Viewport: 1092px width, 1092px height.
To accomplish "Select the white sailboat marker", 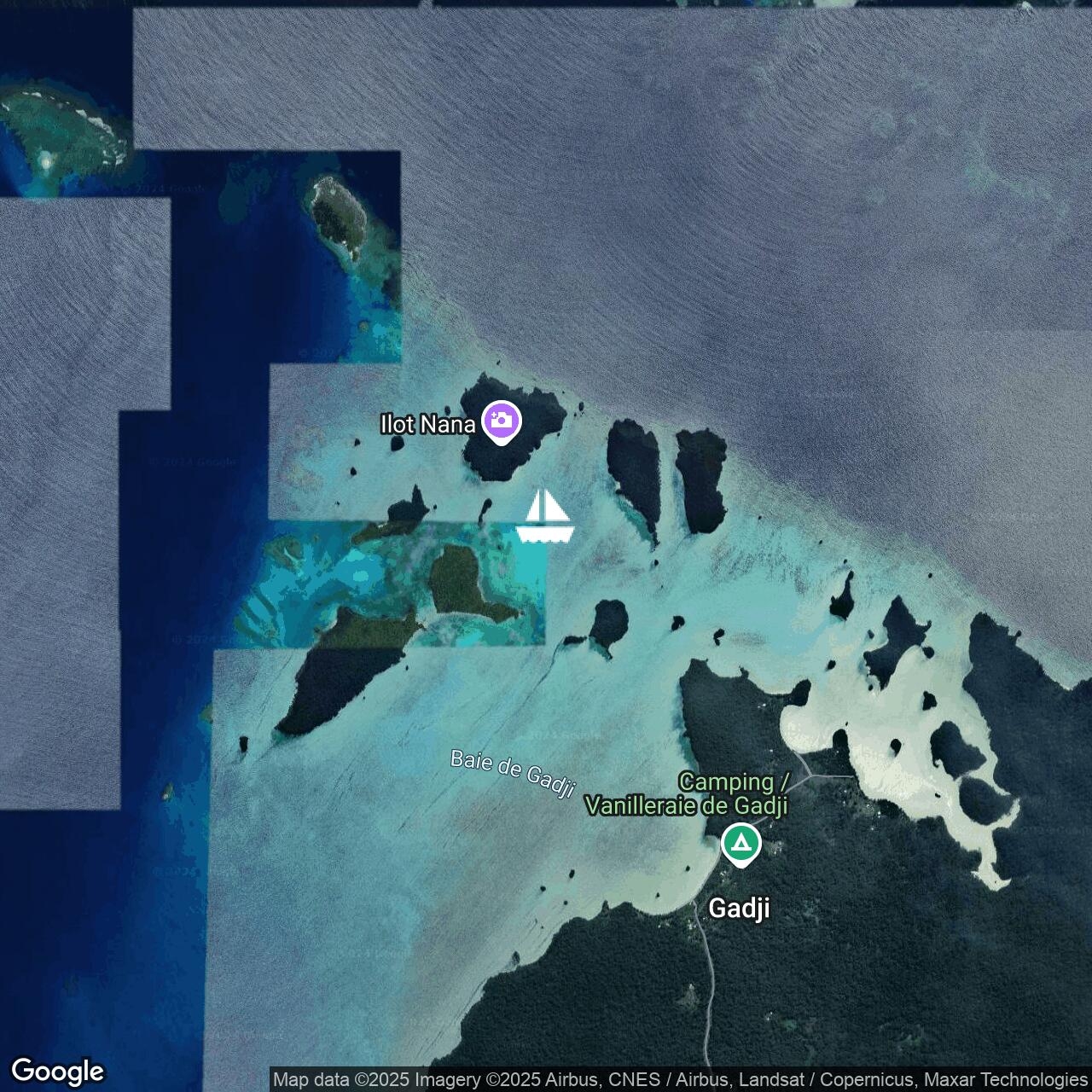I will pyautogui.click(x=545, y=517).
